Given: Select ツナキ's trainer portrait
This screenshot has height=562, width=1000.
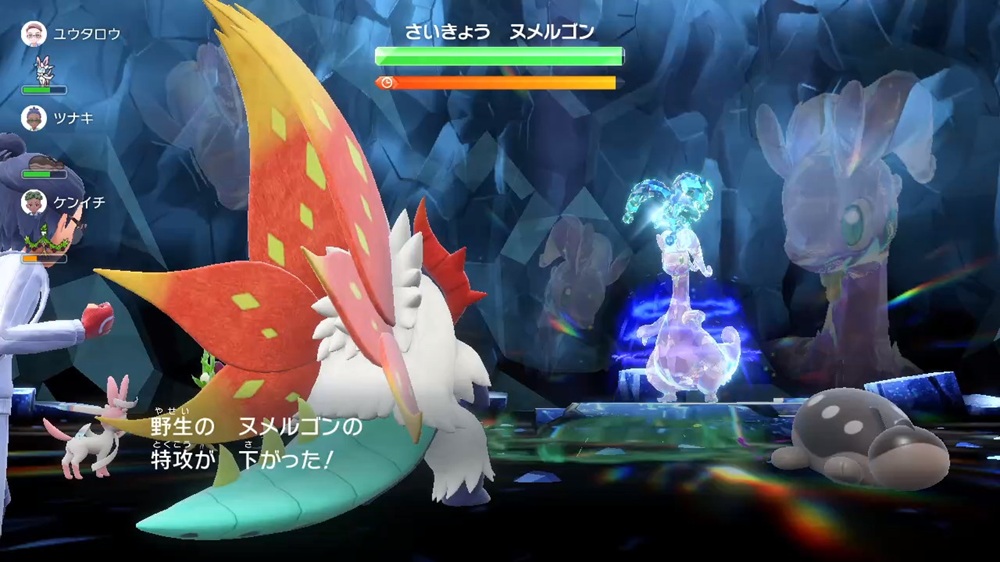Looking at the screenshot, I should 34,118.
